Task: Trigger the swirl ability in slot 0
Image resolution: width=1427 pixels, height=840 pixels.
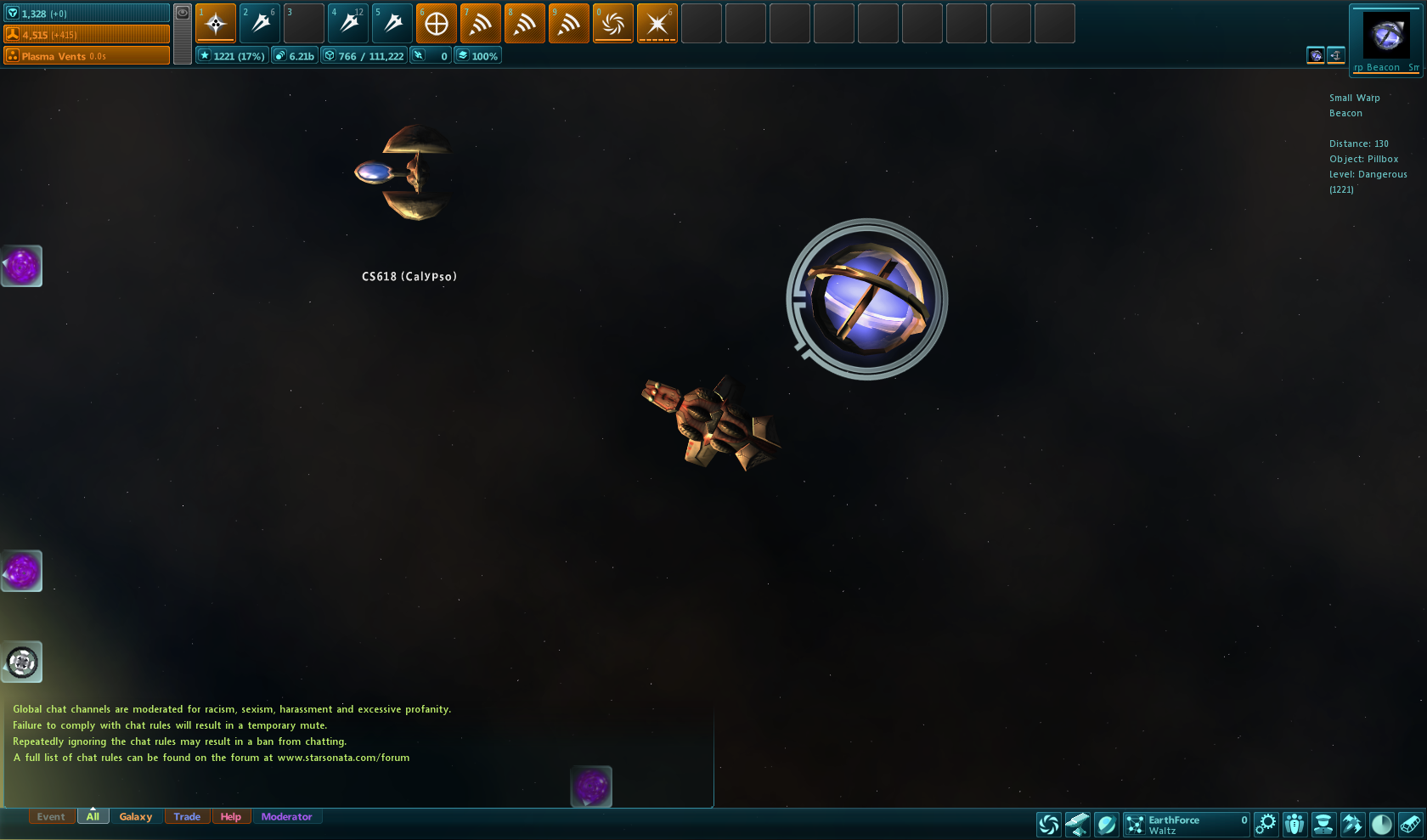Action: click(613, 23)
